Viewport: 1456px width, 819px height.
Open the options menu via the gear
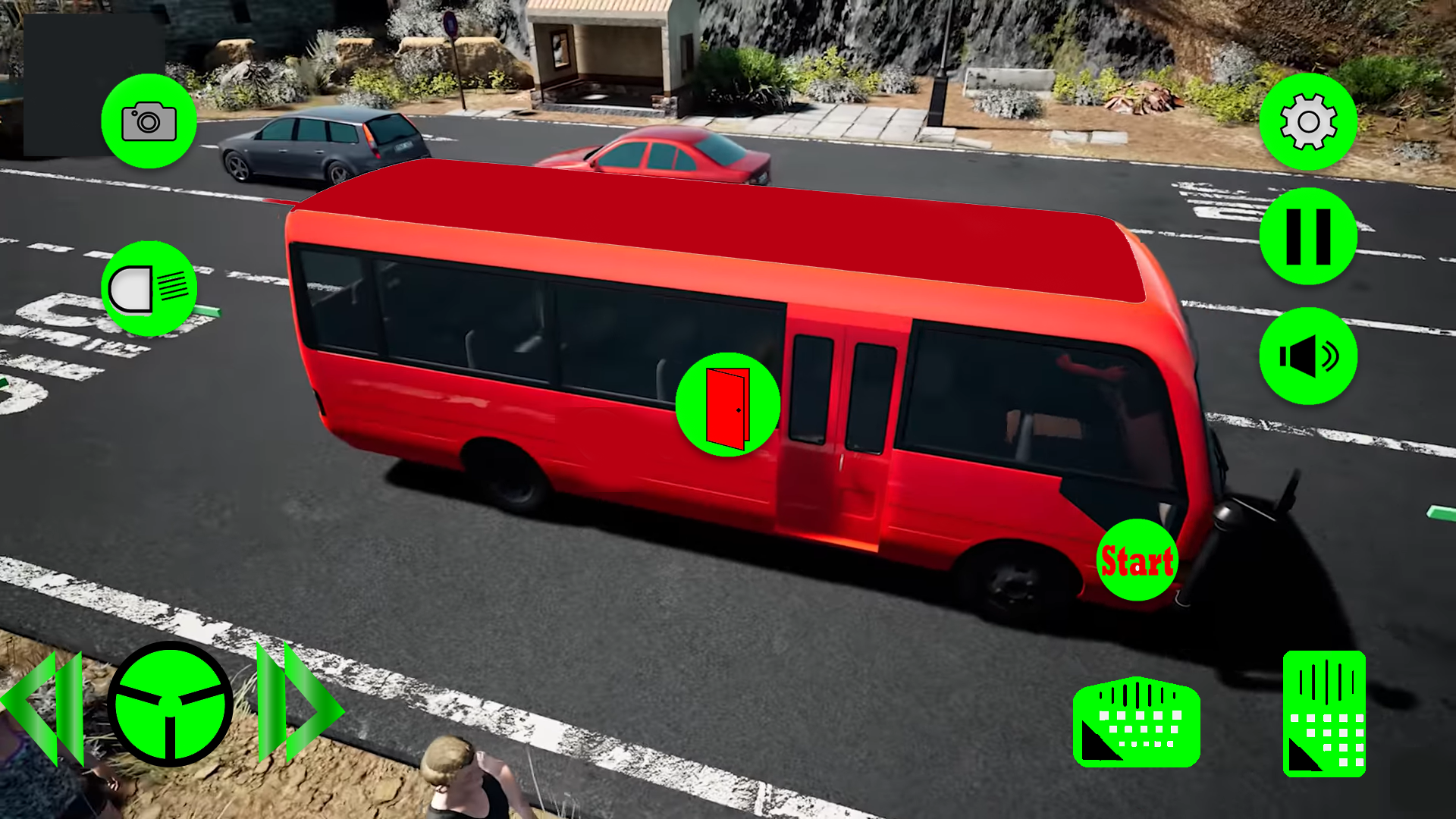(1307, 121)
